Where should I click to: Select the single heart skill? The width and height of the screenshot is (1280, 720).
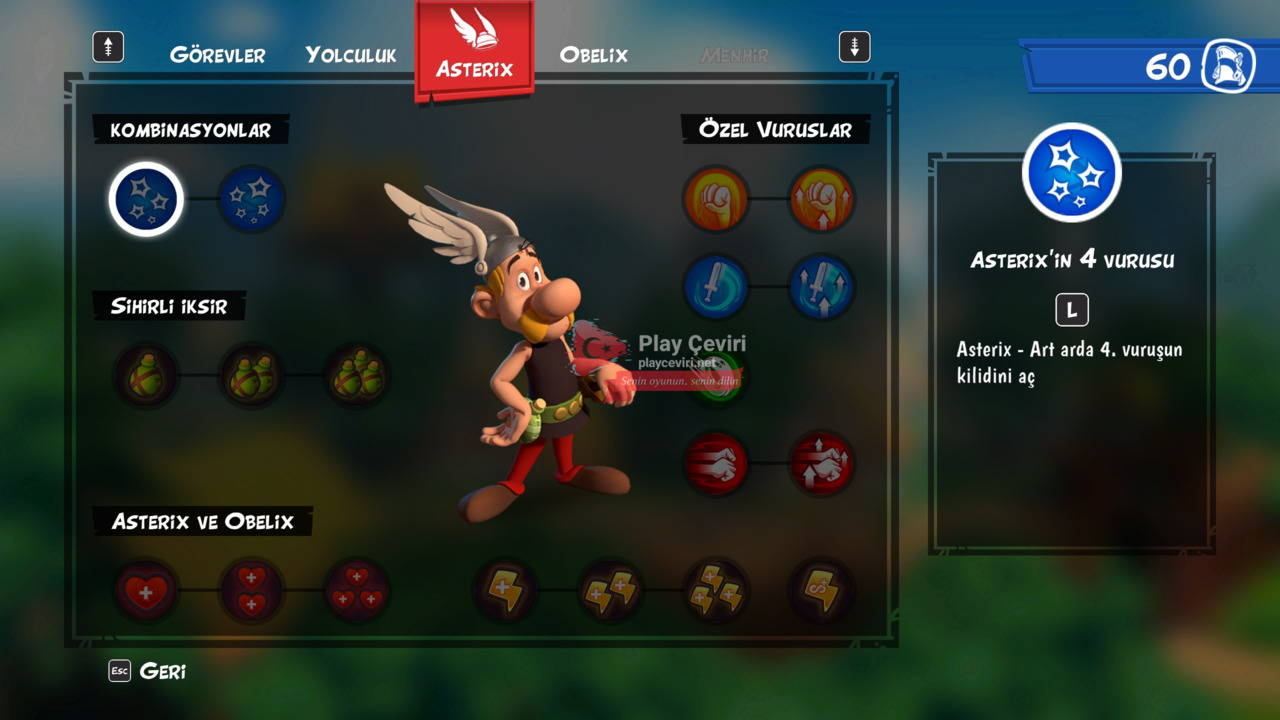click(146, 590)
